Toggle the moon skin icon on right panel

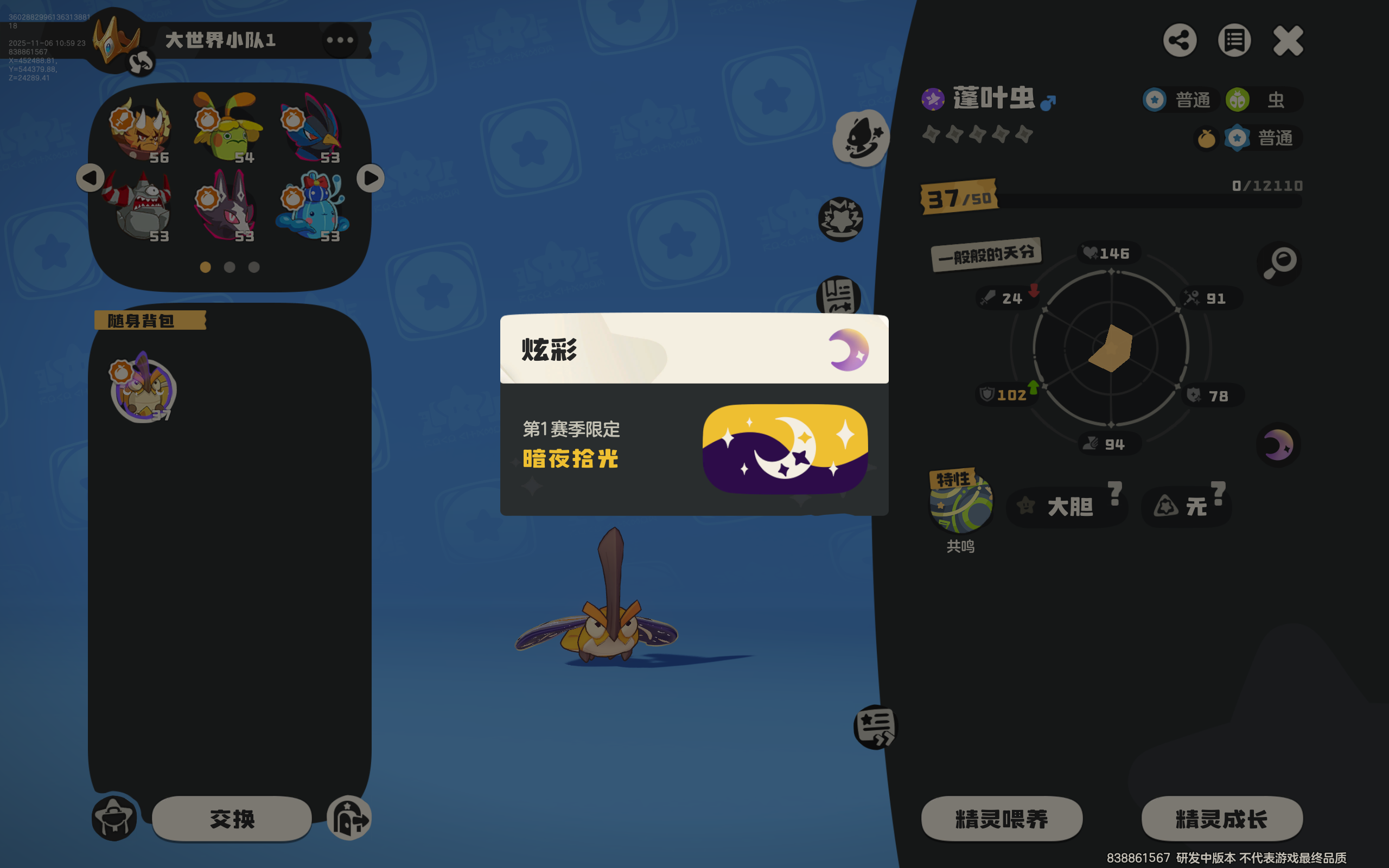pos(1278,443)
